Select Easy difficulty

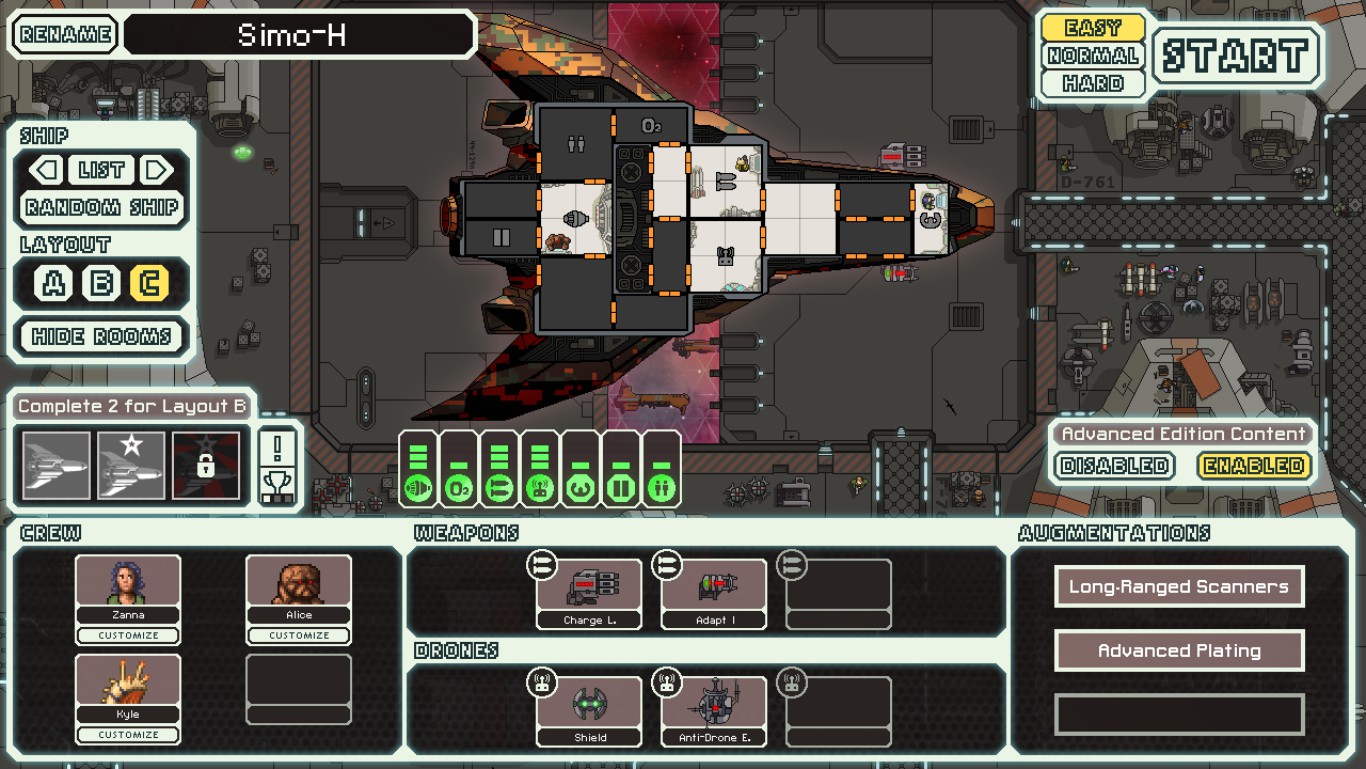[1093, 28]
